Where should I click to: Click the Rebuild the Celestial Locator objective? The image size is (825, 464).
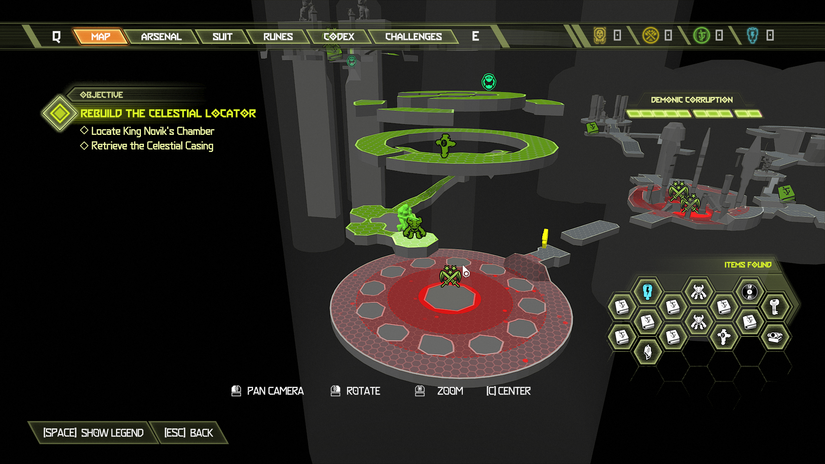(x=168, y=113)
